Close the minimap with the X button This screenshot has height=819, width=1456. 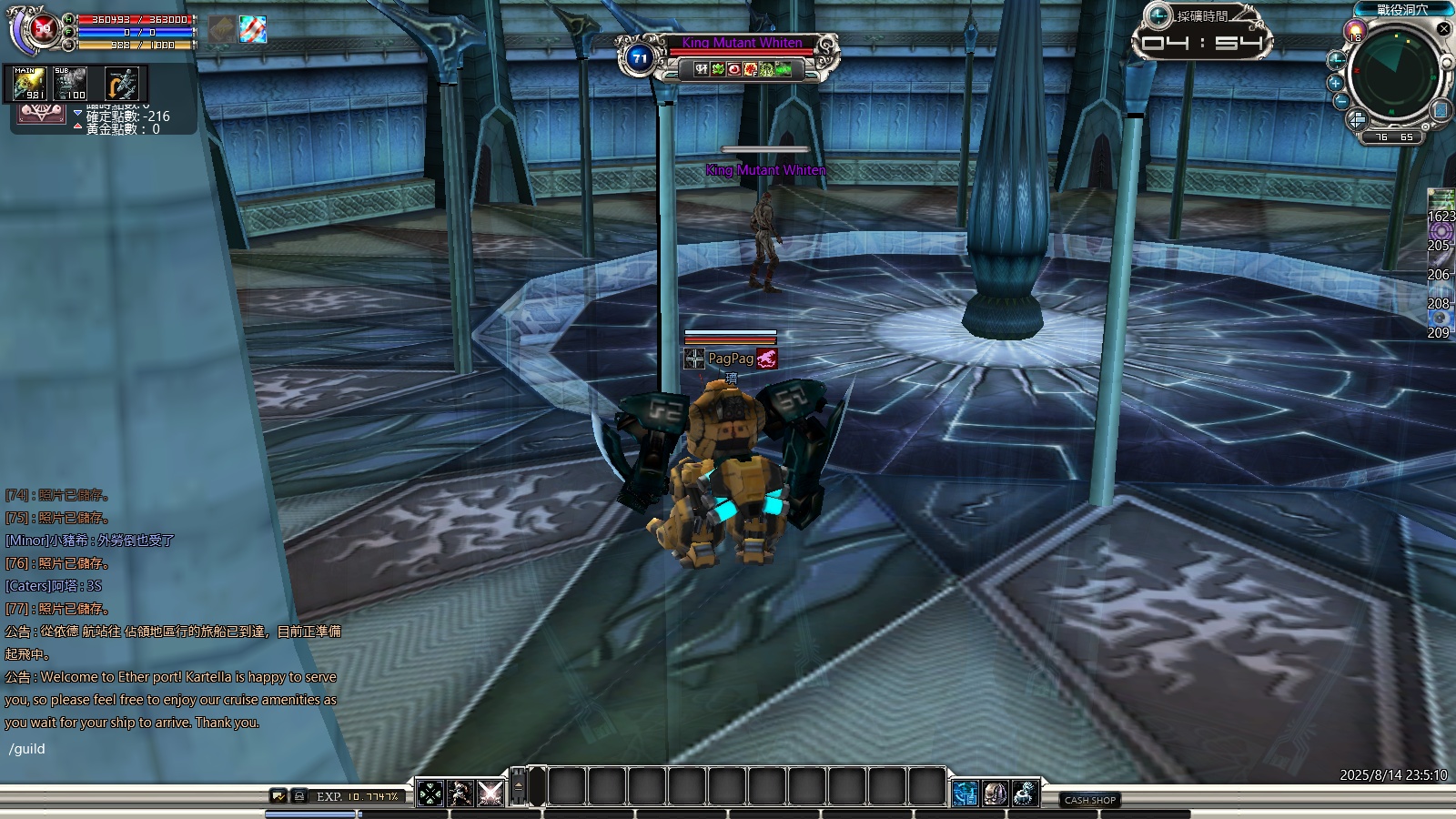click(x=1443, y=29)
